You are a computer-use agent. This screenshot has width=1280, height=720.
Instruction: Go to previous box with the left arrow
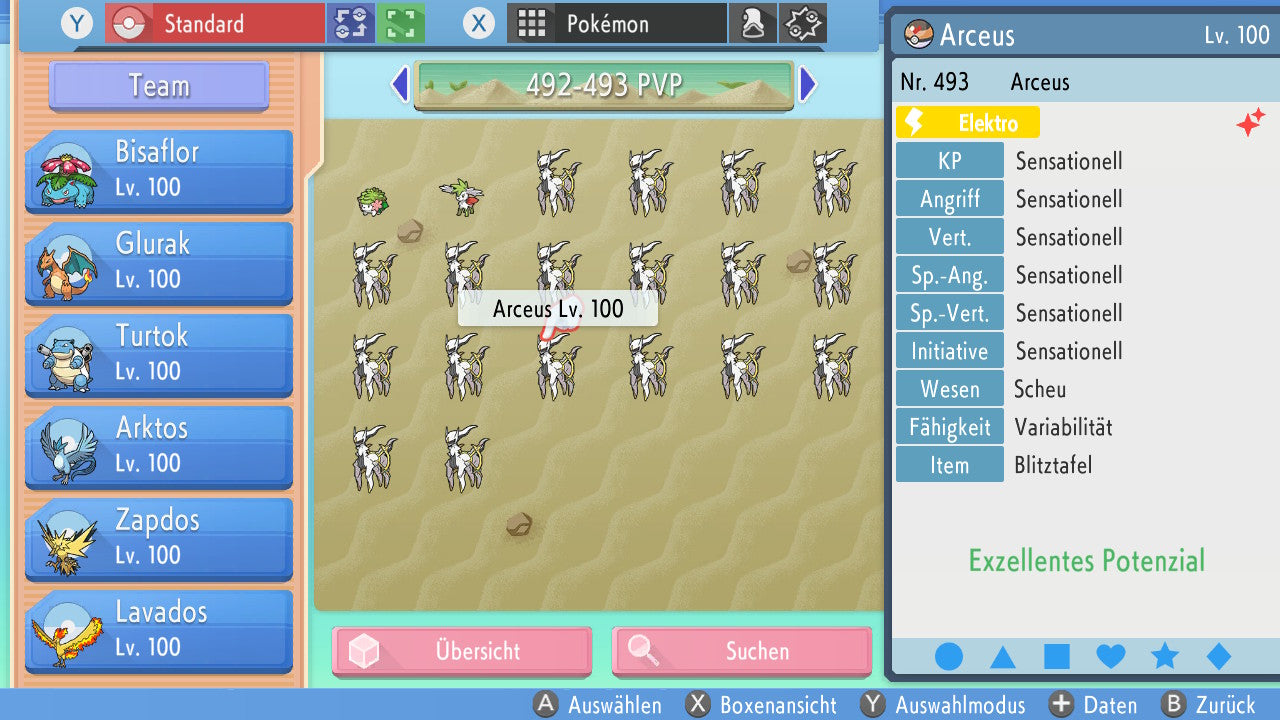pos(399,85)
